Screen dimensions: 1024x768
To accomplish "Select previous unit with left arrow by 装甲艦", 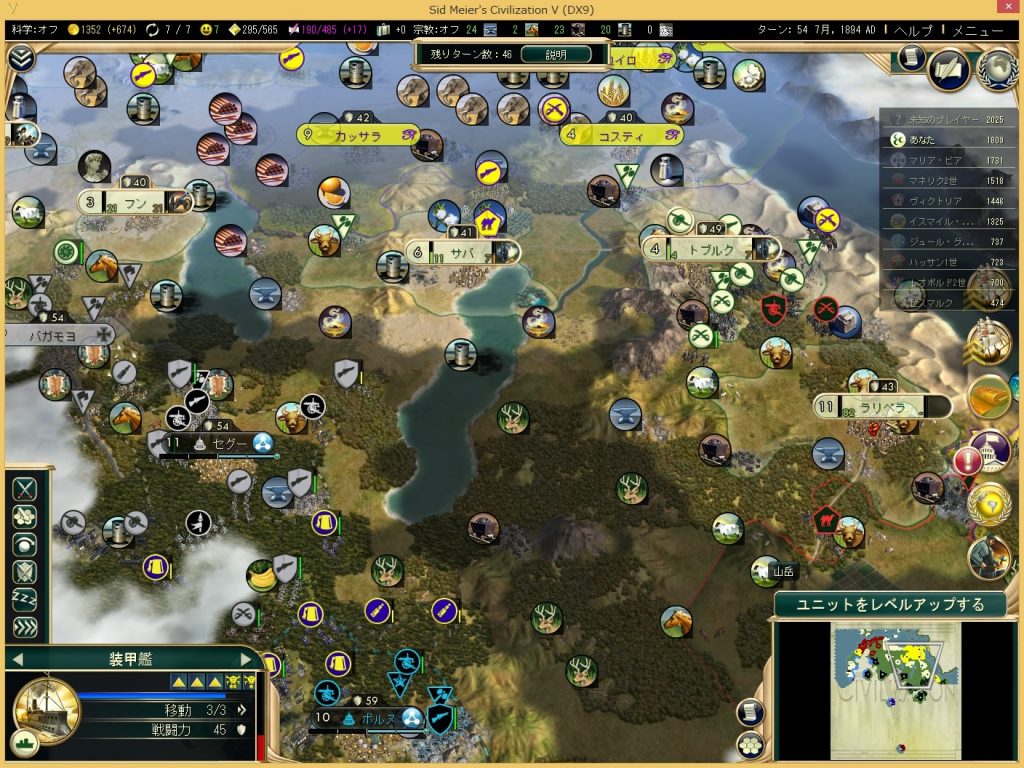I will pyautogui.click(x=17, y=659).
